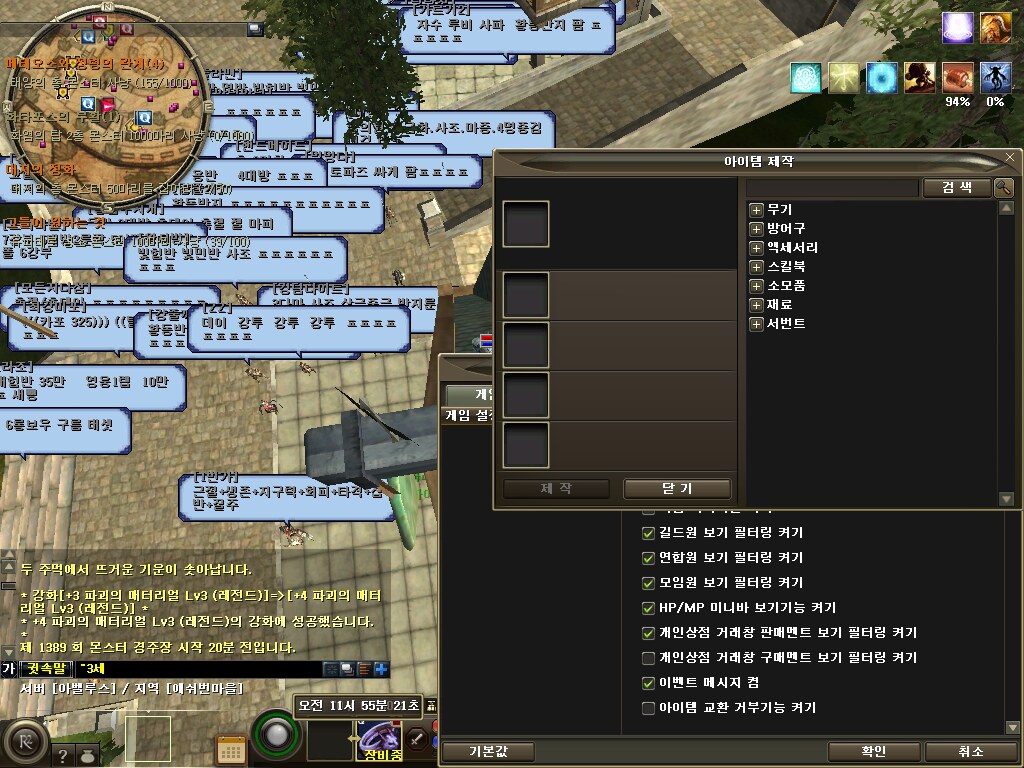Expand the 액세서리 accessory category
Screen dimensions: 1024x768
(756, 248)
